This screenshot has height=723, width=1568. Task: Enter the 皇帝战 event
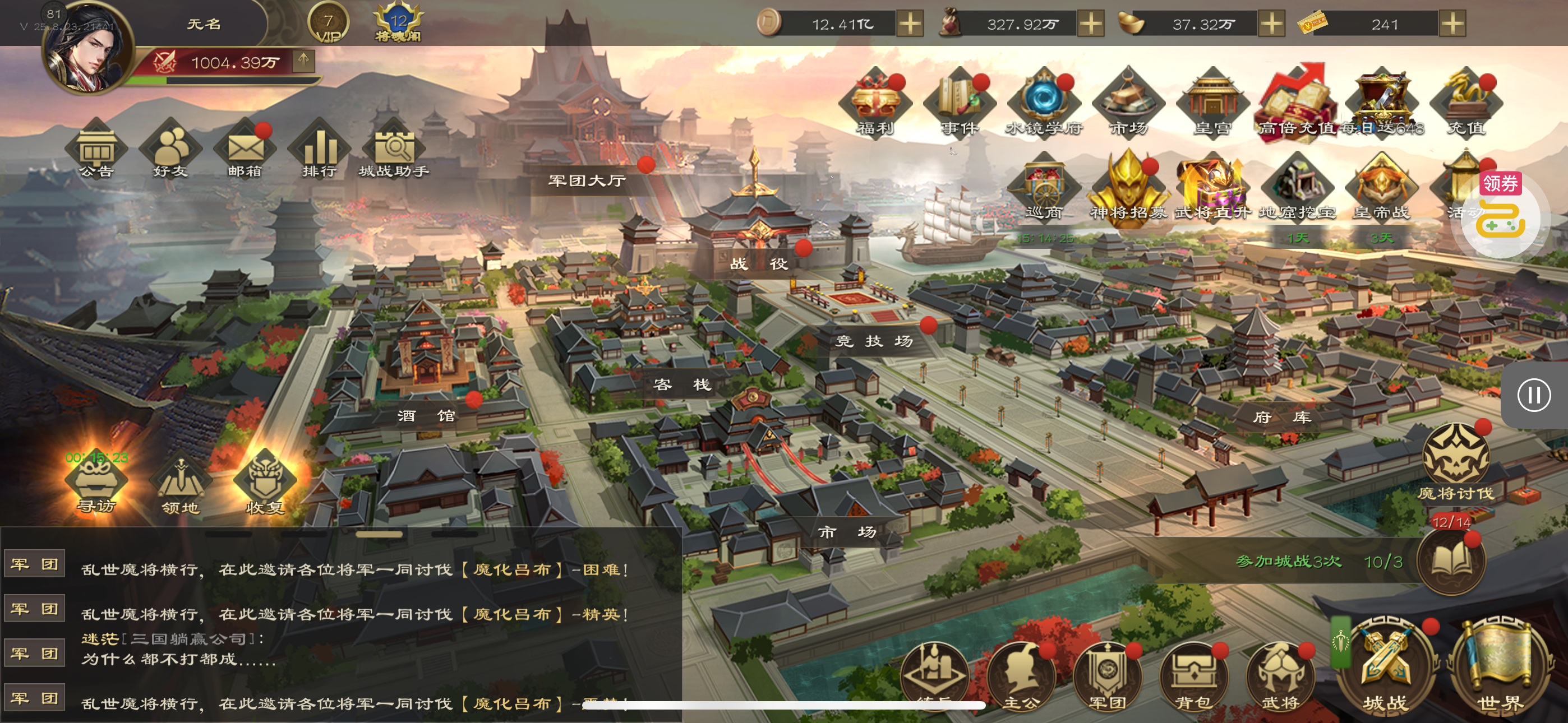point(1381,189)
